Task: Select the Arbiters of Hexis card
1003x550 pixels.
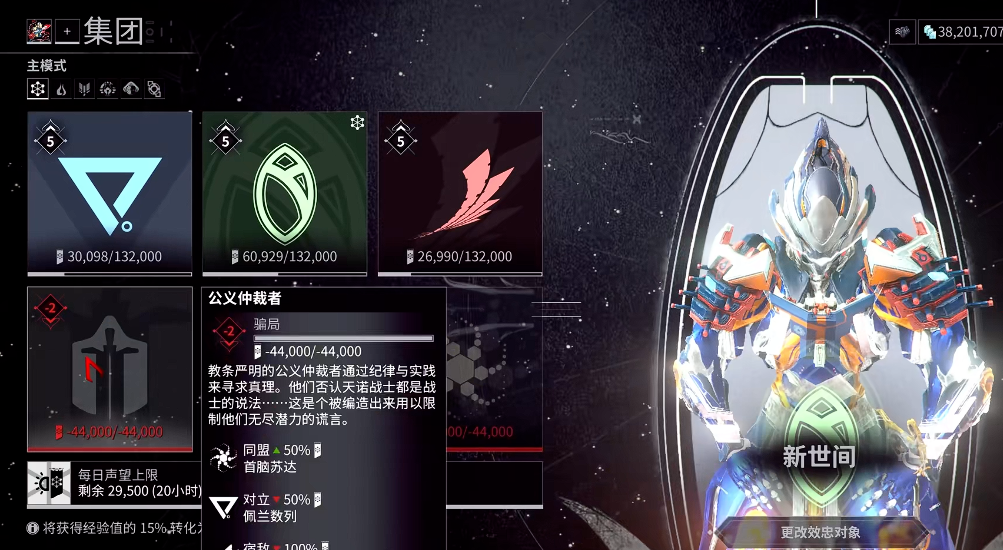Action: pyautogui.click(x=110, y=368)
